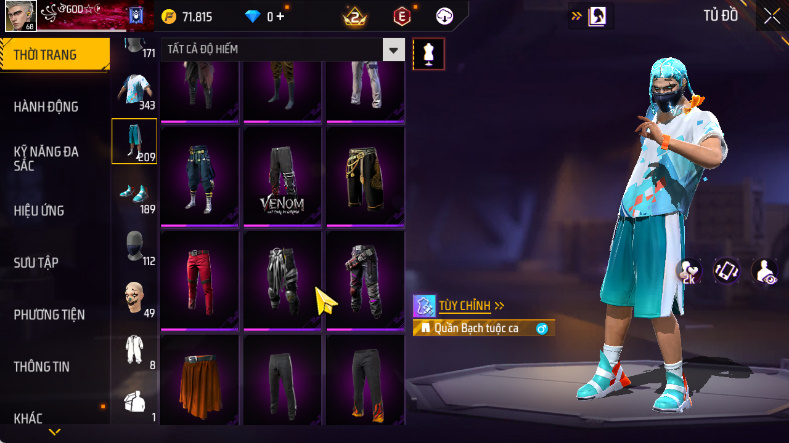The height and width of the screenshot is (443, 789).
Task: Open the HÀNH ĐỘNG menu entry
Action: click(x=46, y=107)
